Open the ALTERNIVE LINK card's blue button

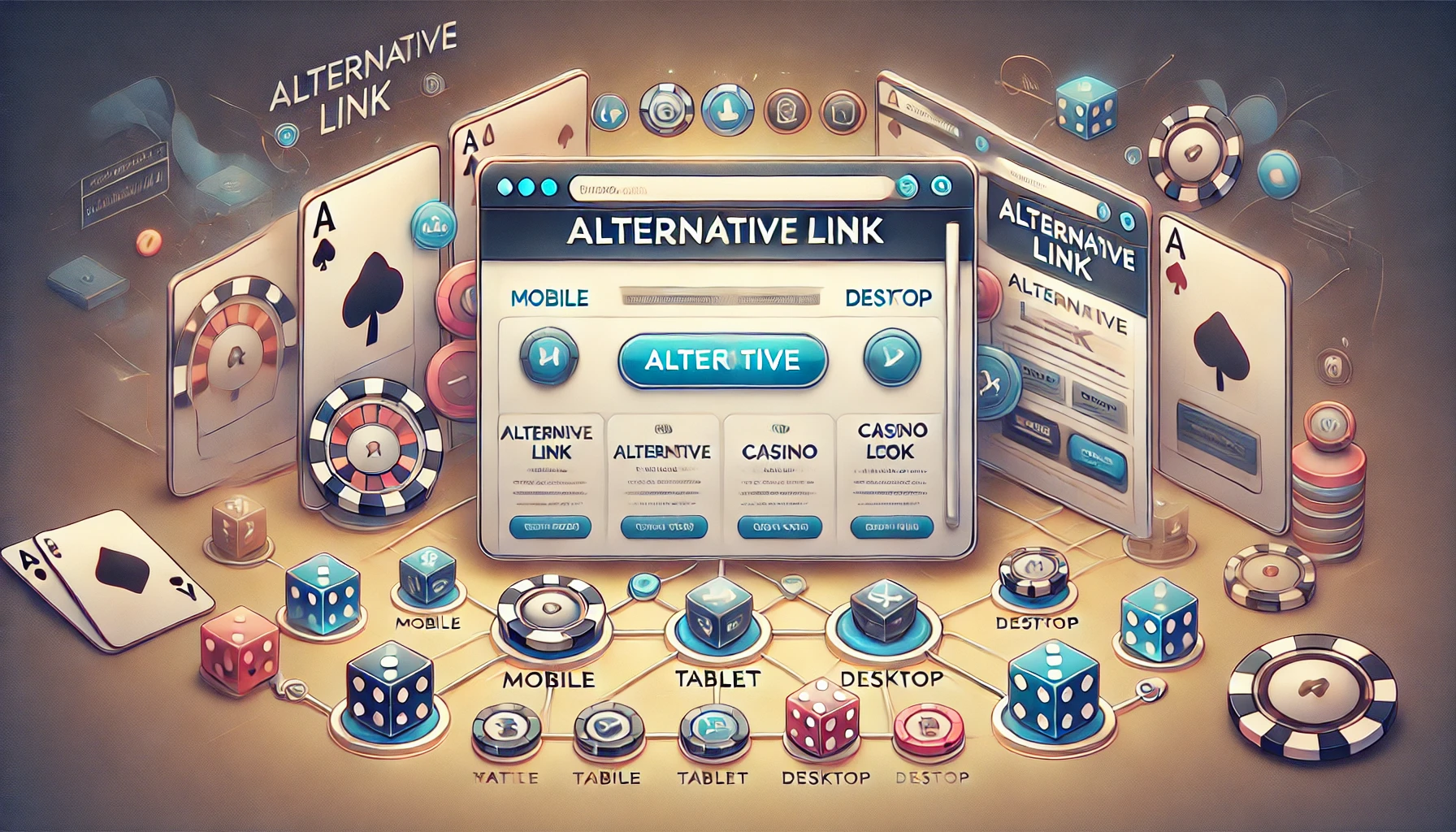click(x=550, y=527)
